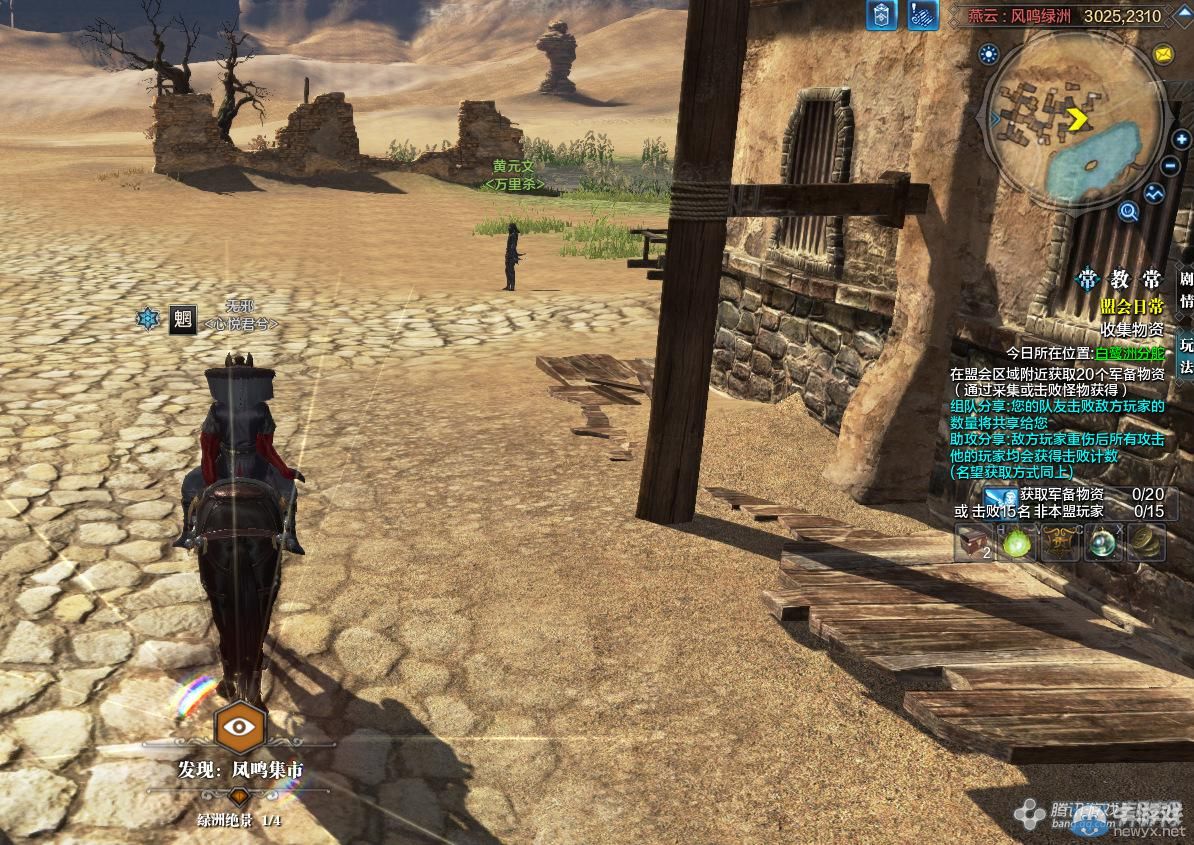Viewport: 1194px width, 845px height.
Task: Use the gold coins item slot
Action: click(1147, 542)
